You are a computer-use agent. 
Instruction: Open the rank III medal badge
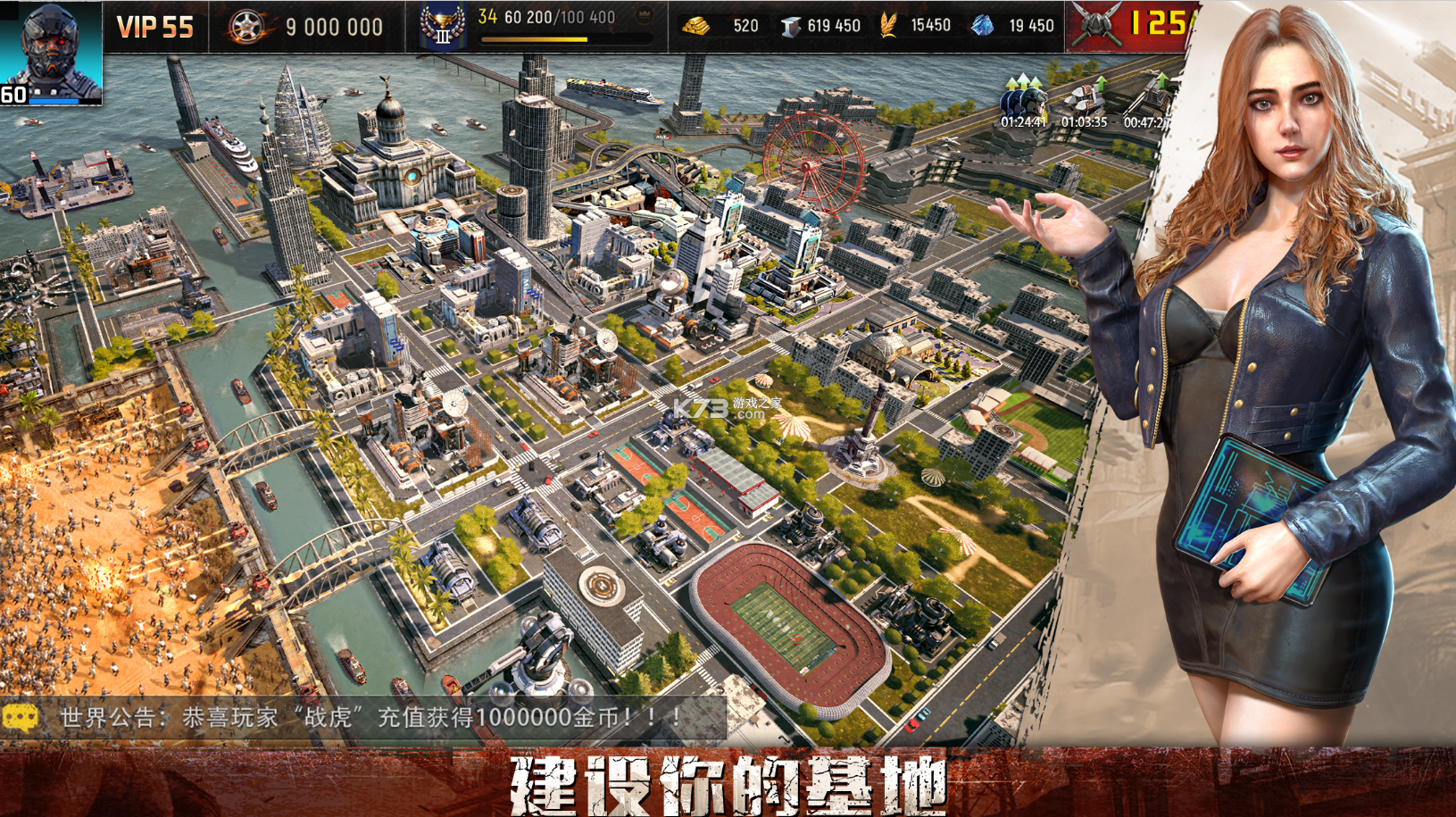tap(444, 22)
